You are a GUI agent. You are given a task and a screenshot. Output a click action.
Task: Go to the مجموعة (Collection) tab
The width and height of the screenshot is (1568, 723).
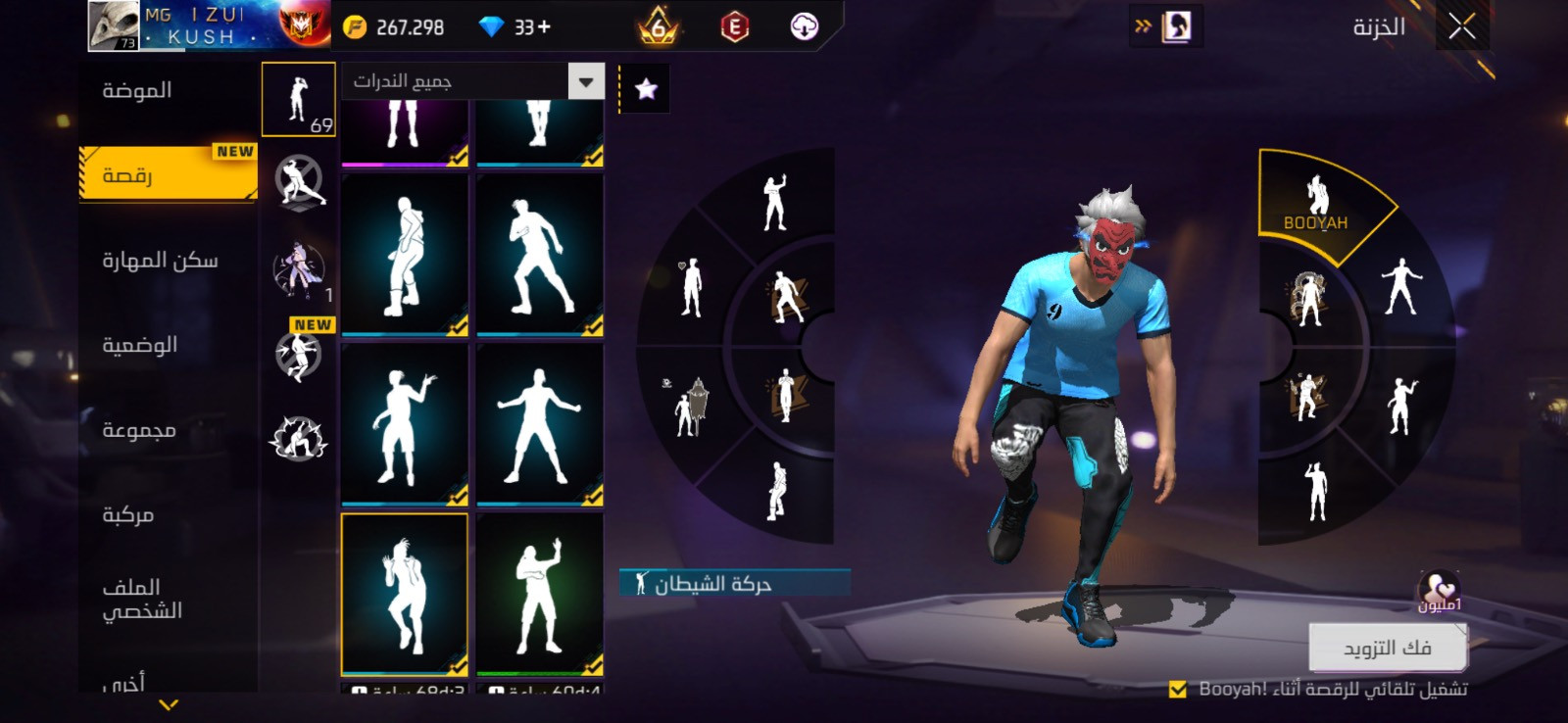point(139,430)
